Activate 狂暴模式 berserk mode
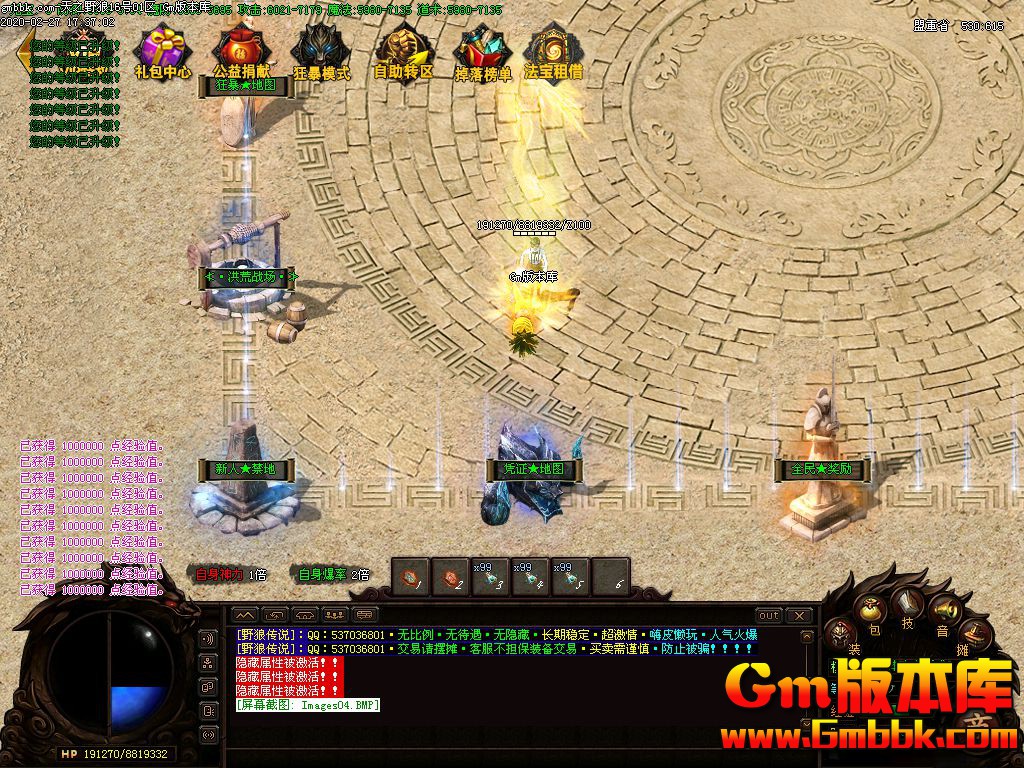The width and height of the screenshot is (1024, 768). tap(321, 52)
